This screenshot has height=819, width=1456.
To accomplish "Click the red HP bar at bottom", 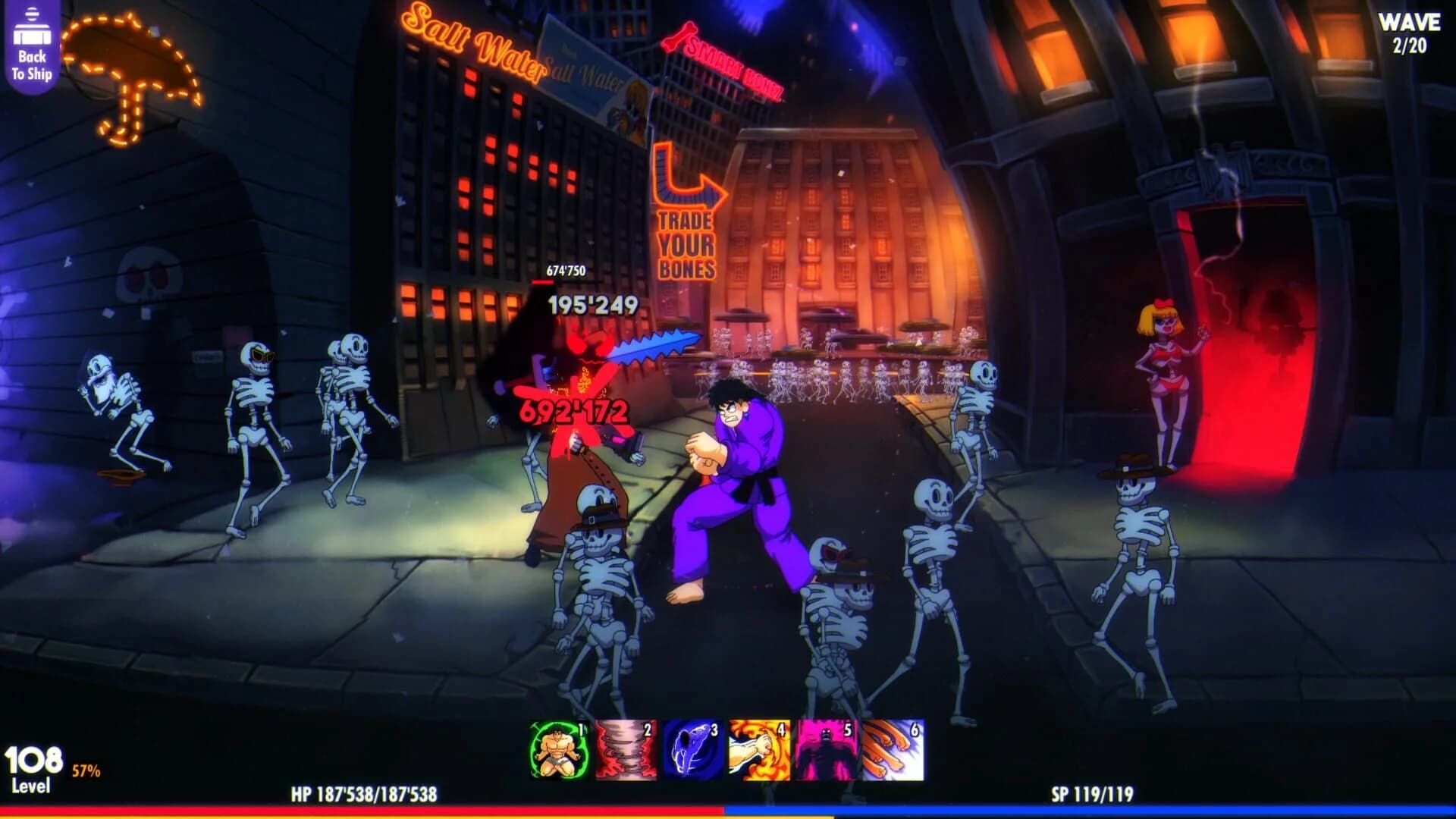I will [364, 810].
